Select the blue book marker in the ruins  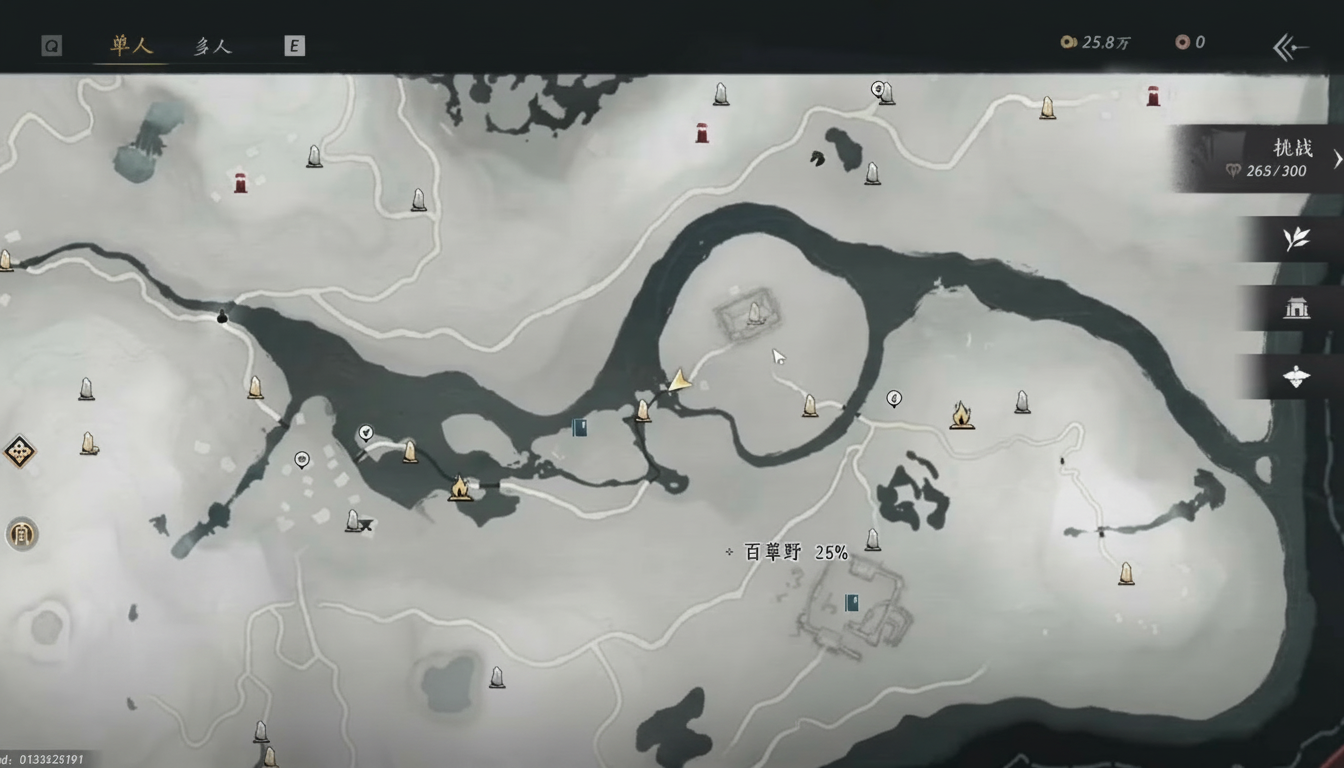click(x=852, y=603)
